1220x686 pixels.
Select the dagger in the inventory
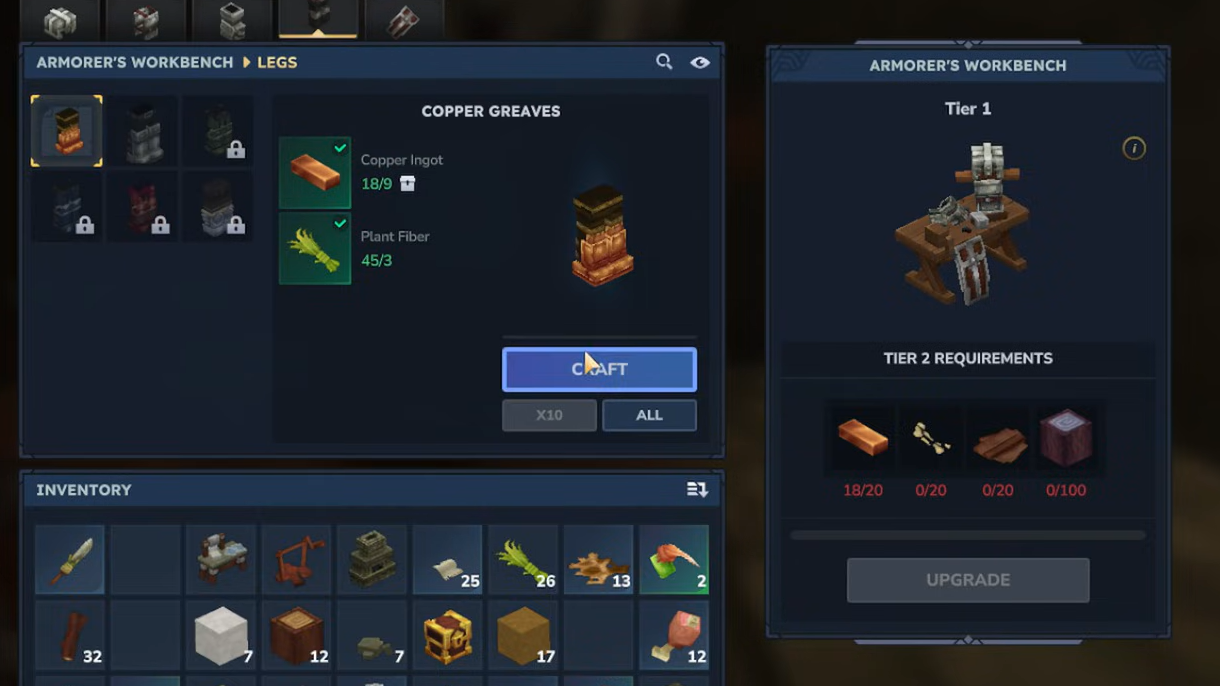coord(69,560)
